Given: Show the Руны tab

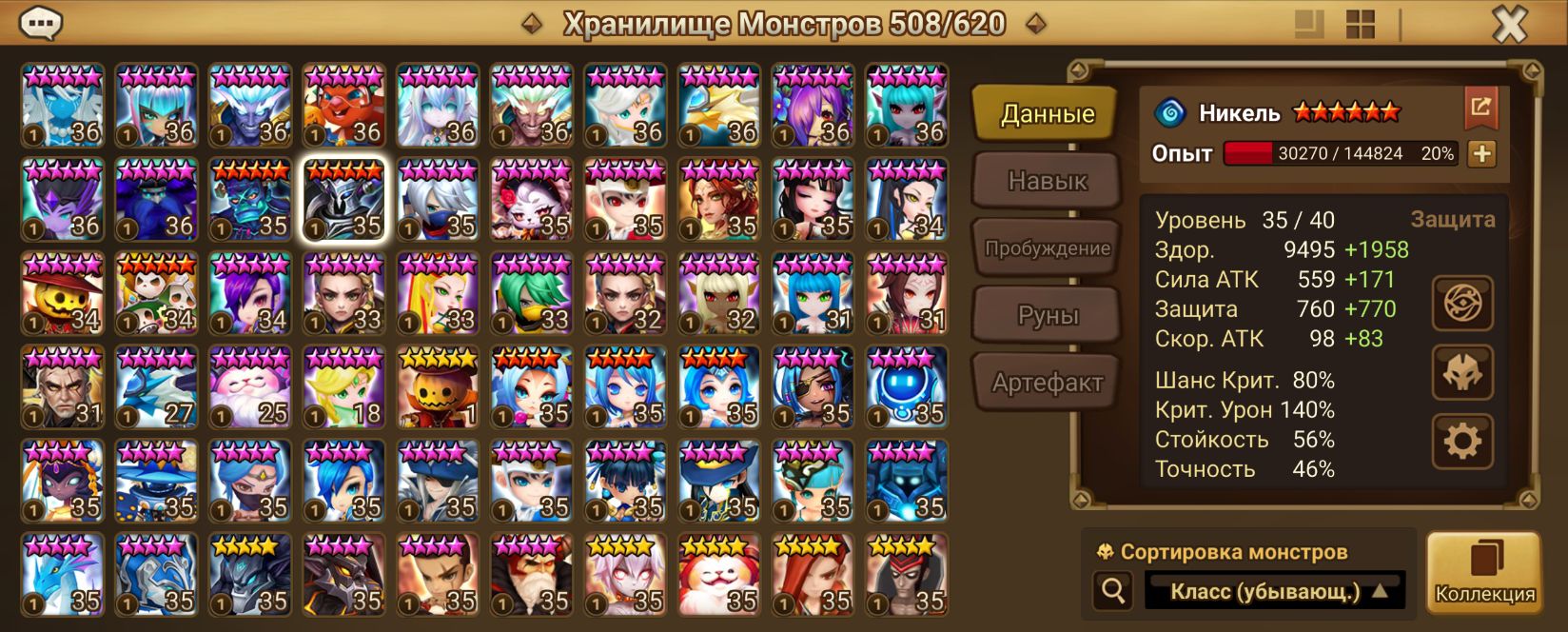Looking at the screenshot, I should click(x=1047, y=316).
